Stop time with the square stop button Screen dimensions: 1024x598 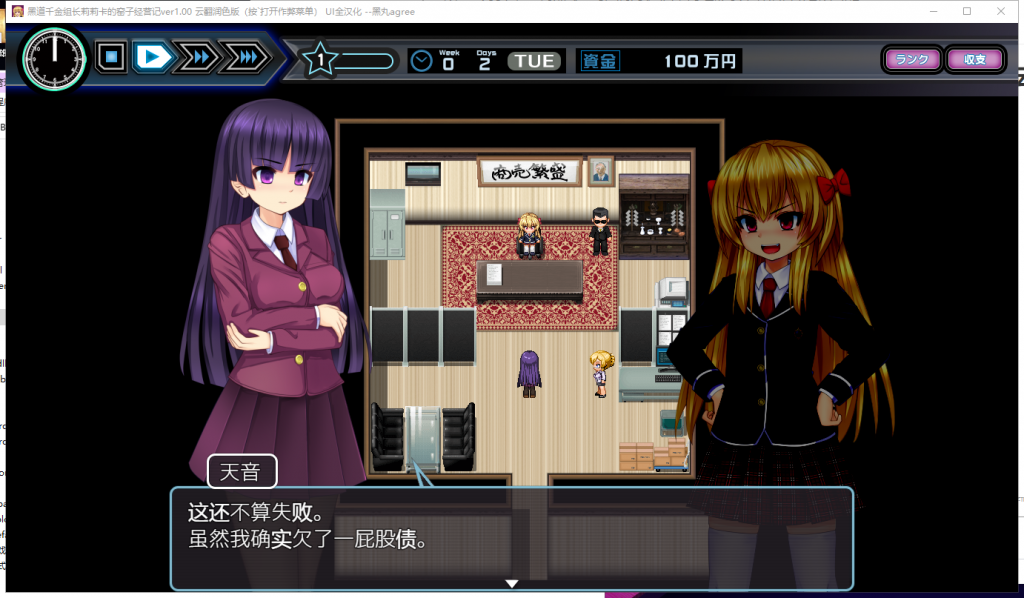pyautogui.click(x=111, y=58)
